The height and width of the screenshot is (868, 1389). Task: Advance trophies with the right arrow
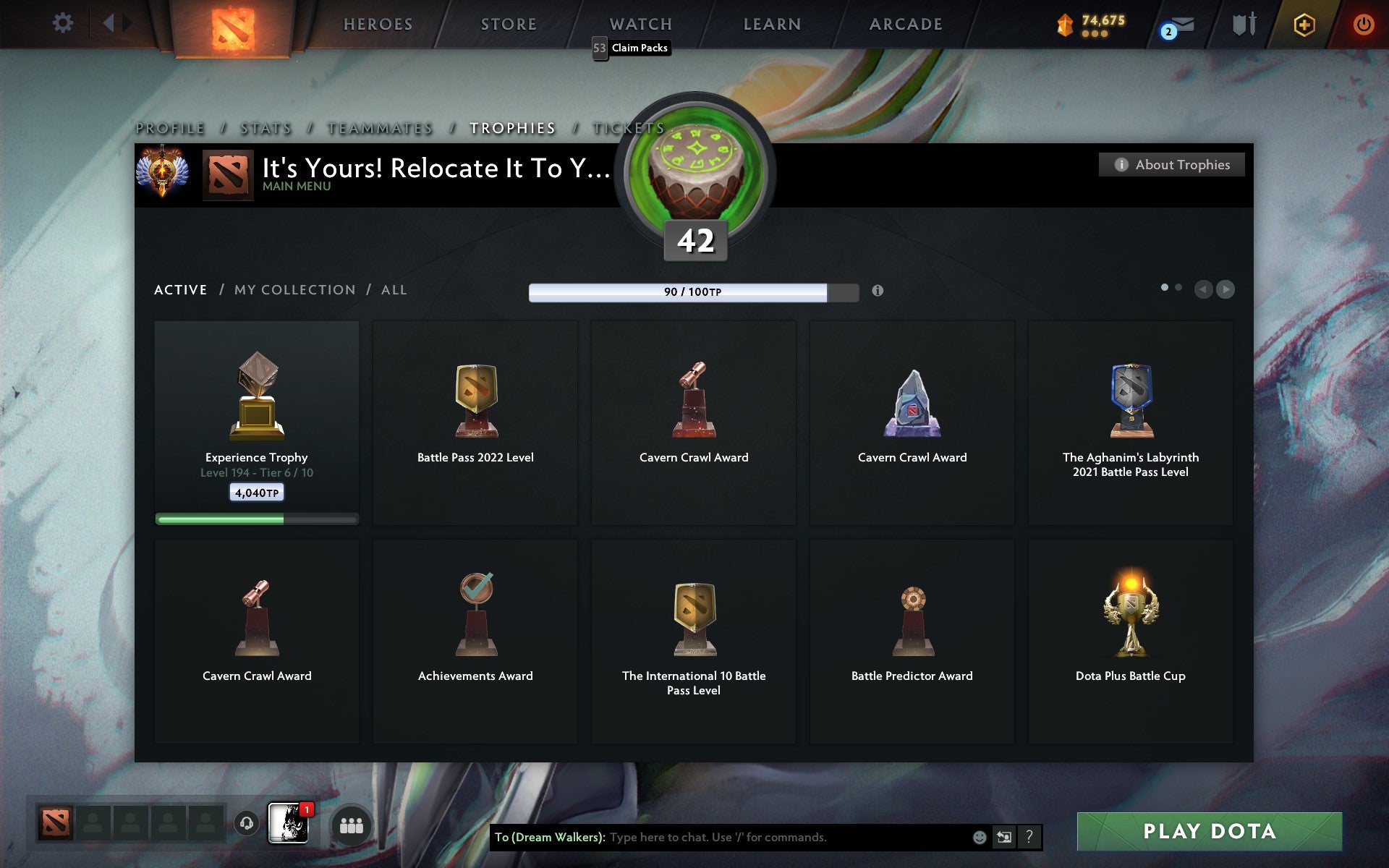[x=1225, y=289]
